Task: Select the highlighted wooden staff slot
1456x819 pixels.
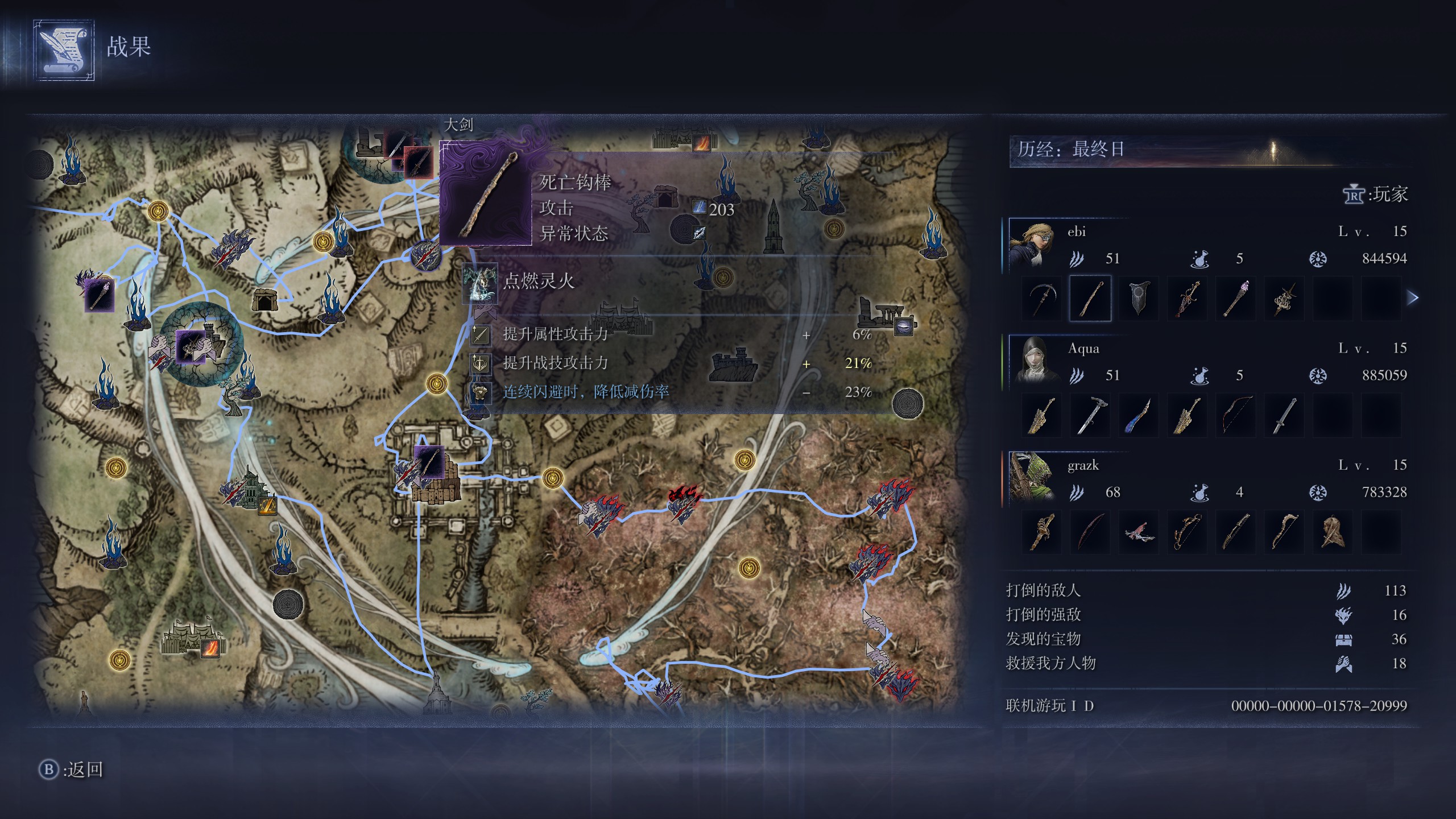Action: [1090, 299]
